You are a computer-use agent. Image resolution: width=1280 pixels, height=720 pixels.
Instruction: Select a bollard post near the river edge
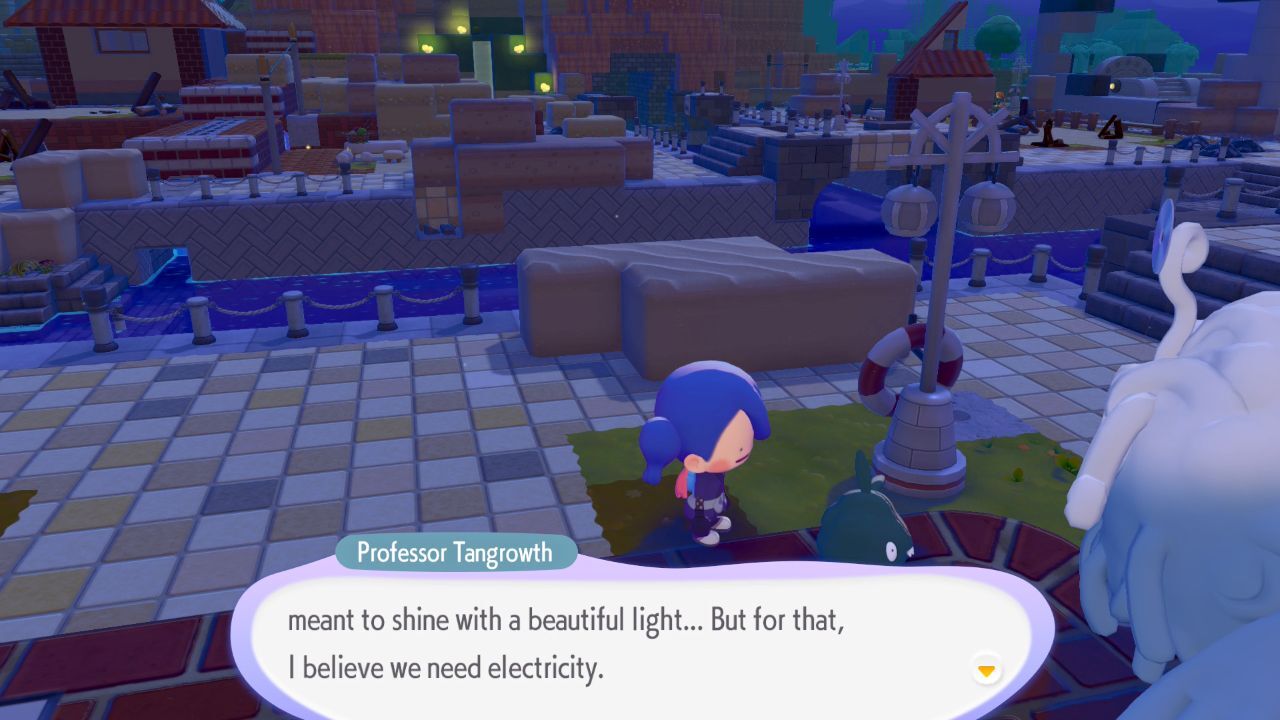383,303
